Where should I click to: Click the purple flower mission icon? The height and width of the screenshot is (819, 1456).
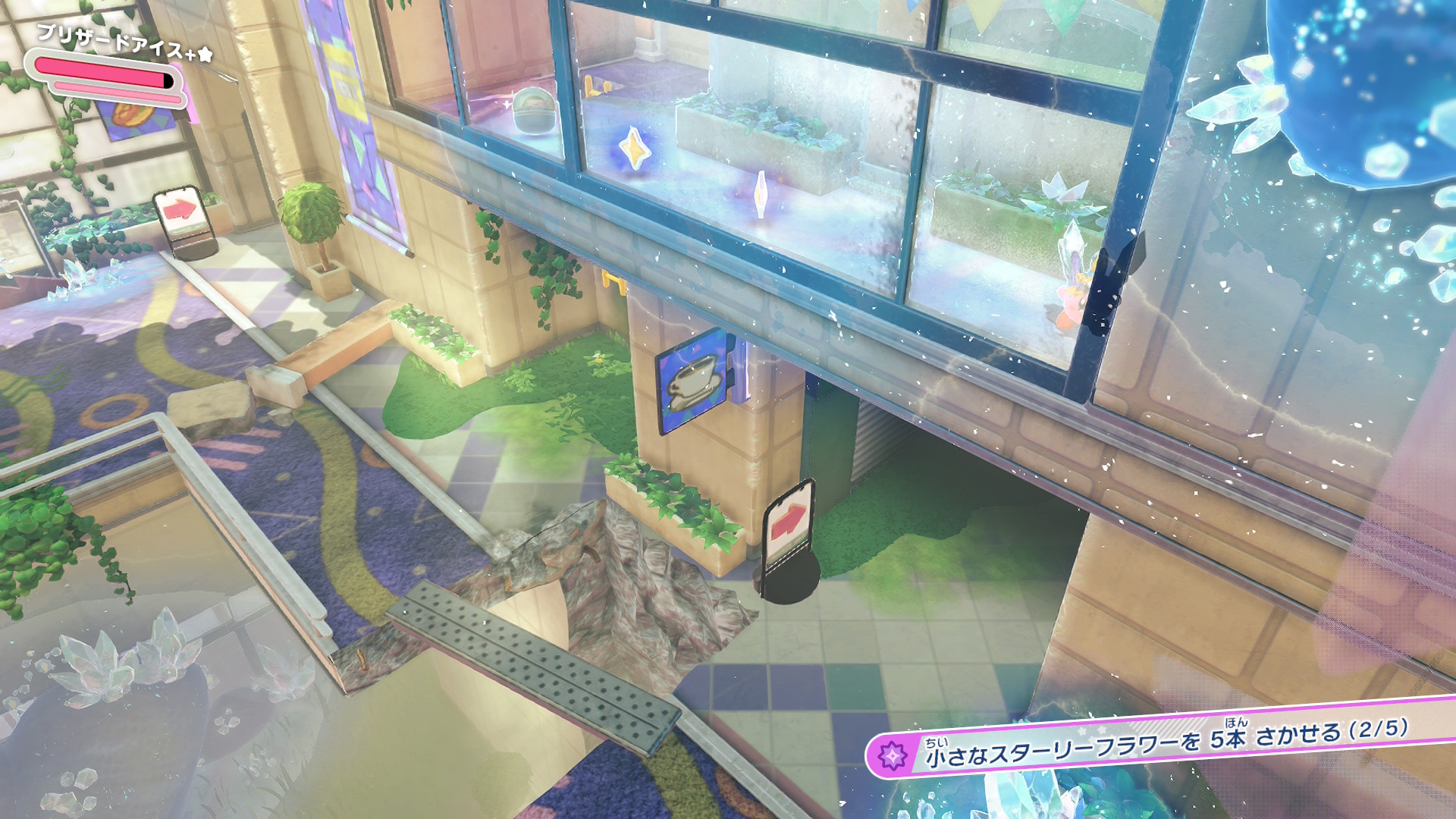[893, 756]
